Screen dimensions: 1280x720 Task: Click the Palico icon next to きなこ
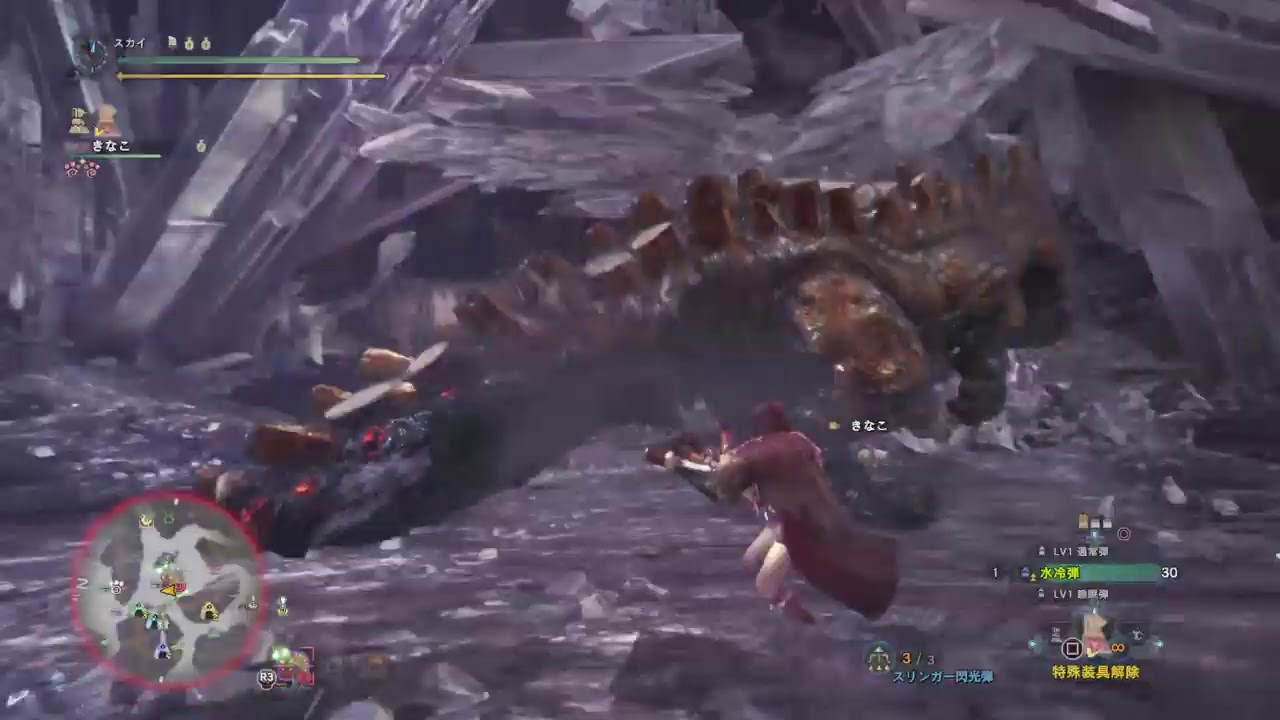(x=79, y=119)
